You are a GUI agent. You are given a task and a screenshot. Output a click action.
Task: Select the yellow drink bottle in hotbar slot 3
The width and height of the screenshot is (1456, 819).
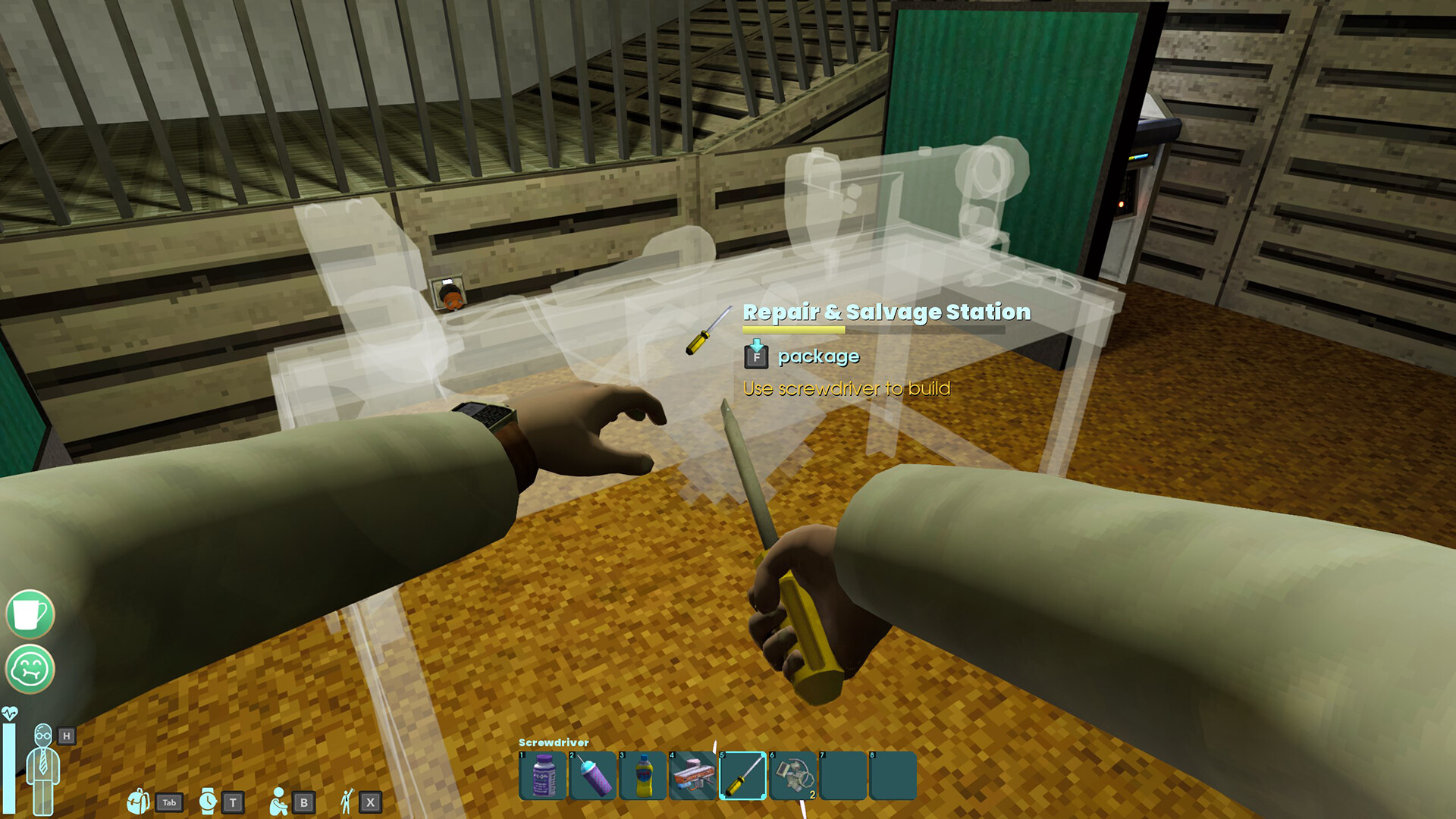(x=642, y=773)
